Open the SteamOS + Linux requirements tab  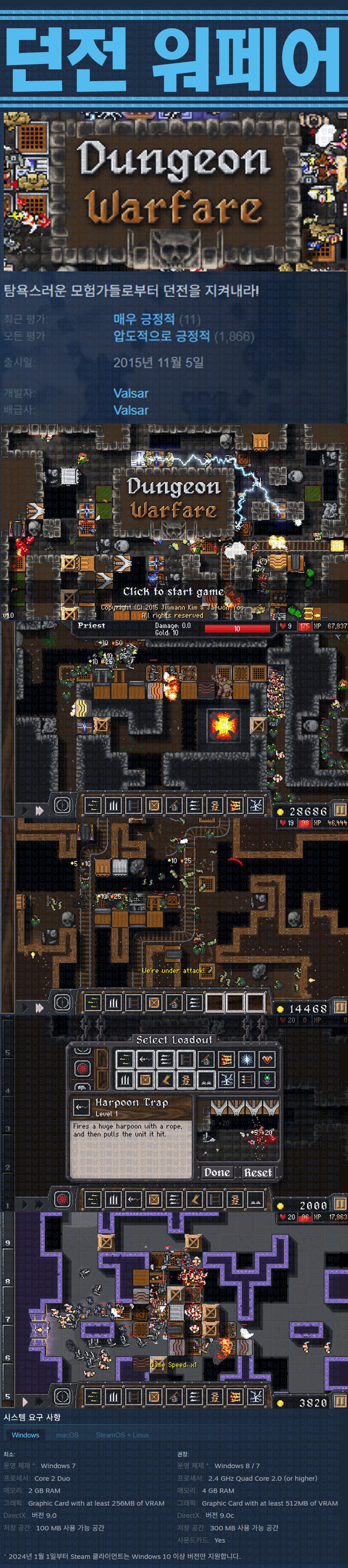pos(122,1435)
